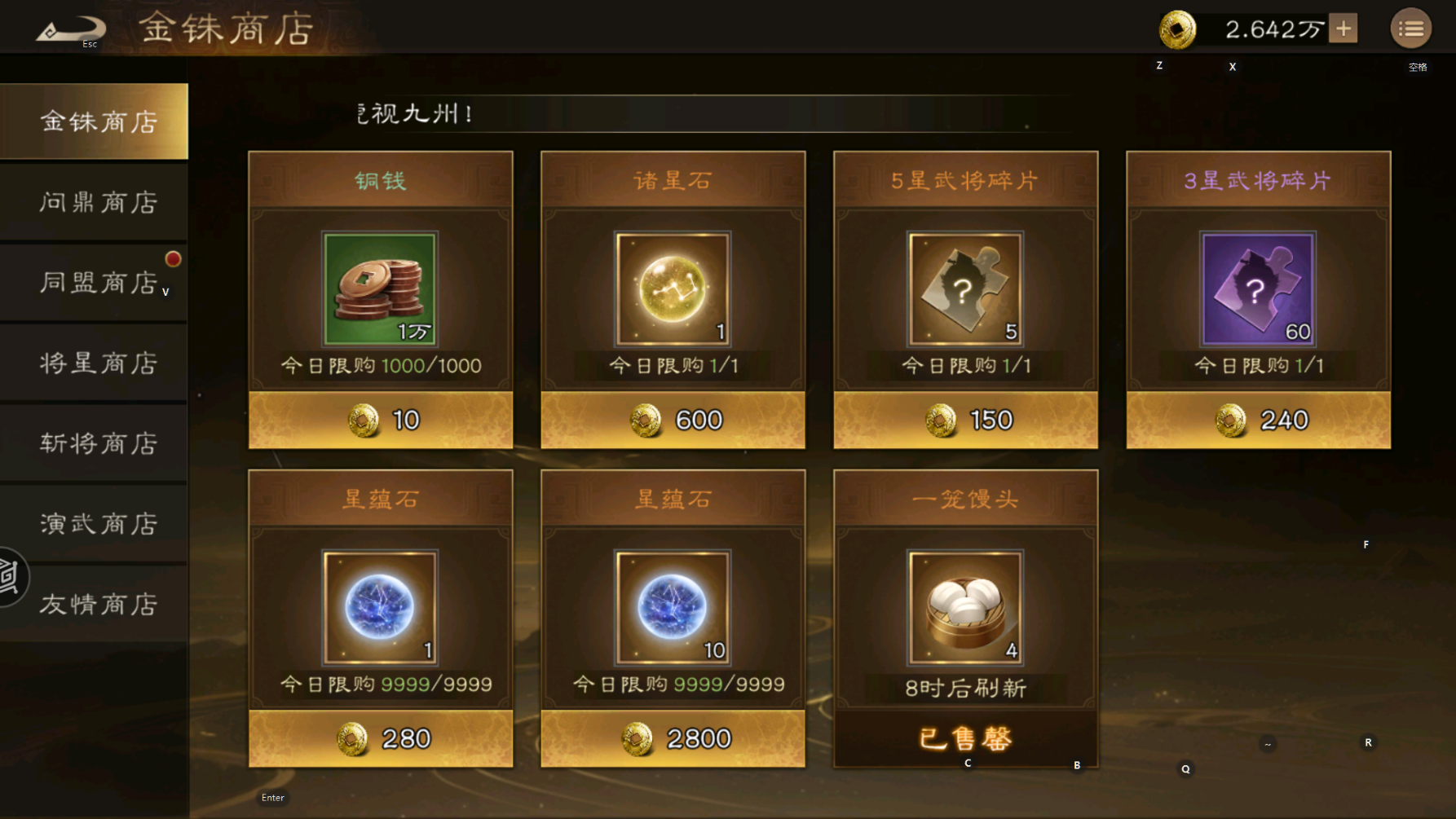Click the 5星武将碎片 puzzle piece icon
Screen dimensions: 1456x819
[964, 288]
